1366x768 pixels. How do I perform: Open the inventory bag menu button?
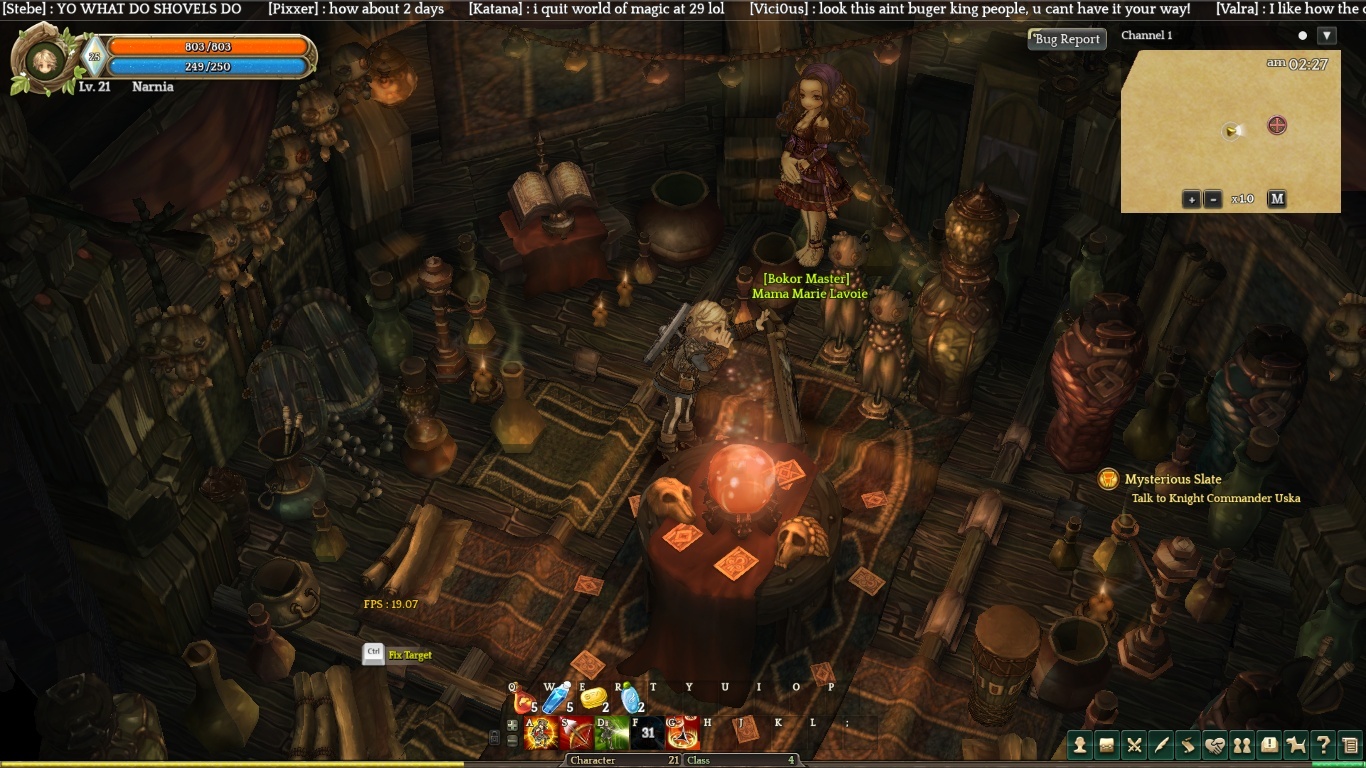click(x=1107, y=745)
